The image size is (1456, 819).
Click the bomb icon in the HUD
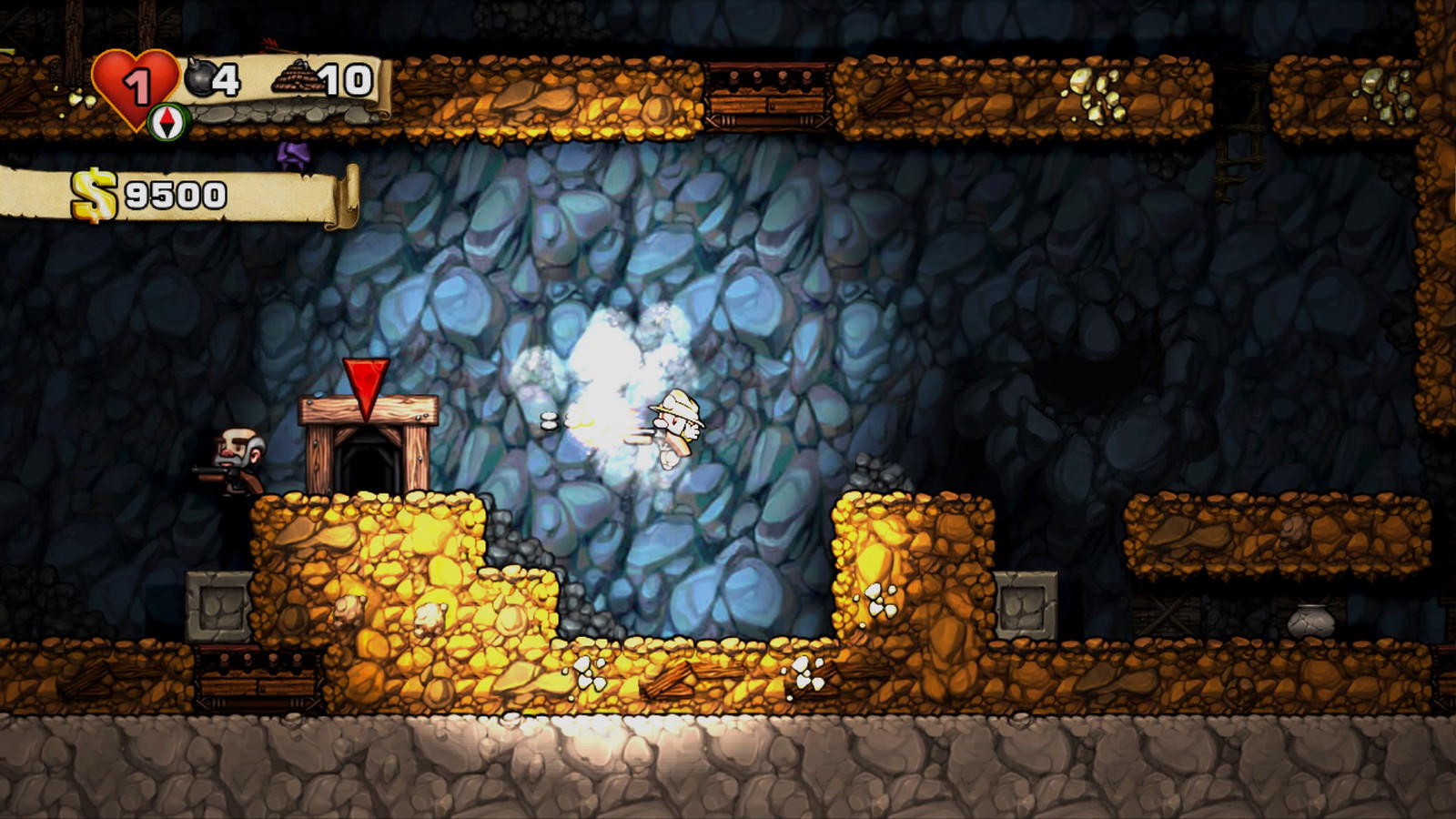pos(200,77)
